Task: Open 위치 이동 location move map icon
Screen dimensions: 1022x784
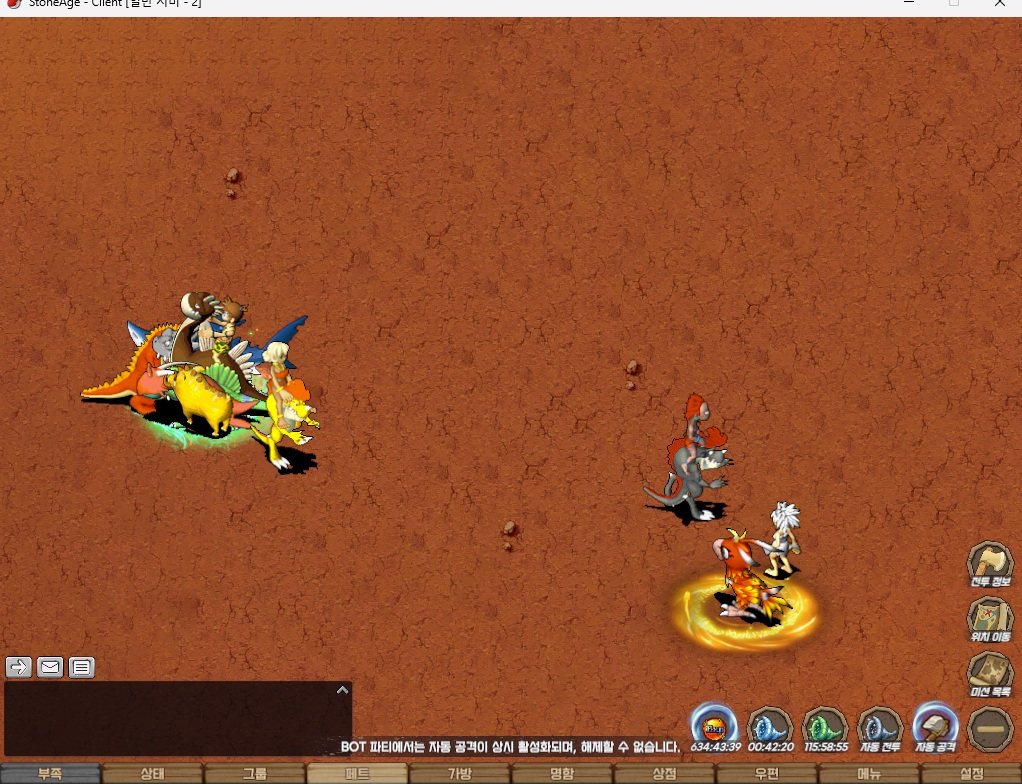Action: pyautogui.click(x=990, y=618)
